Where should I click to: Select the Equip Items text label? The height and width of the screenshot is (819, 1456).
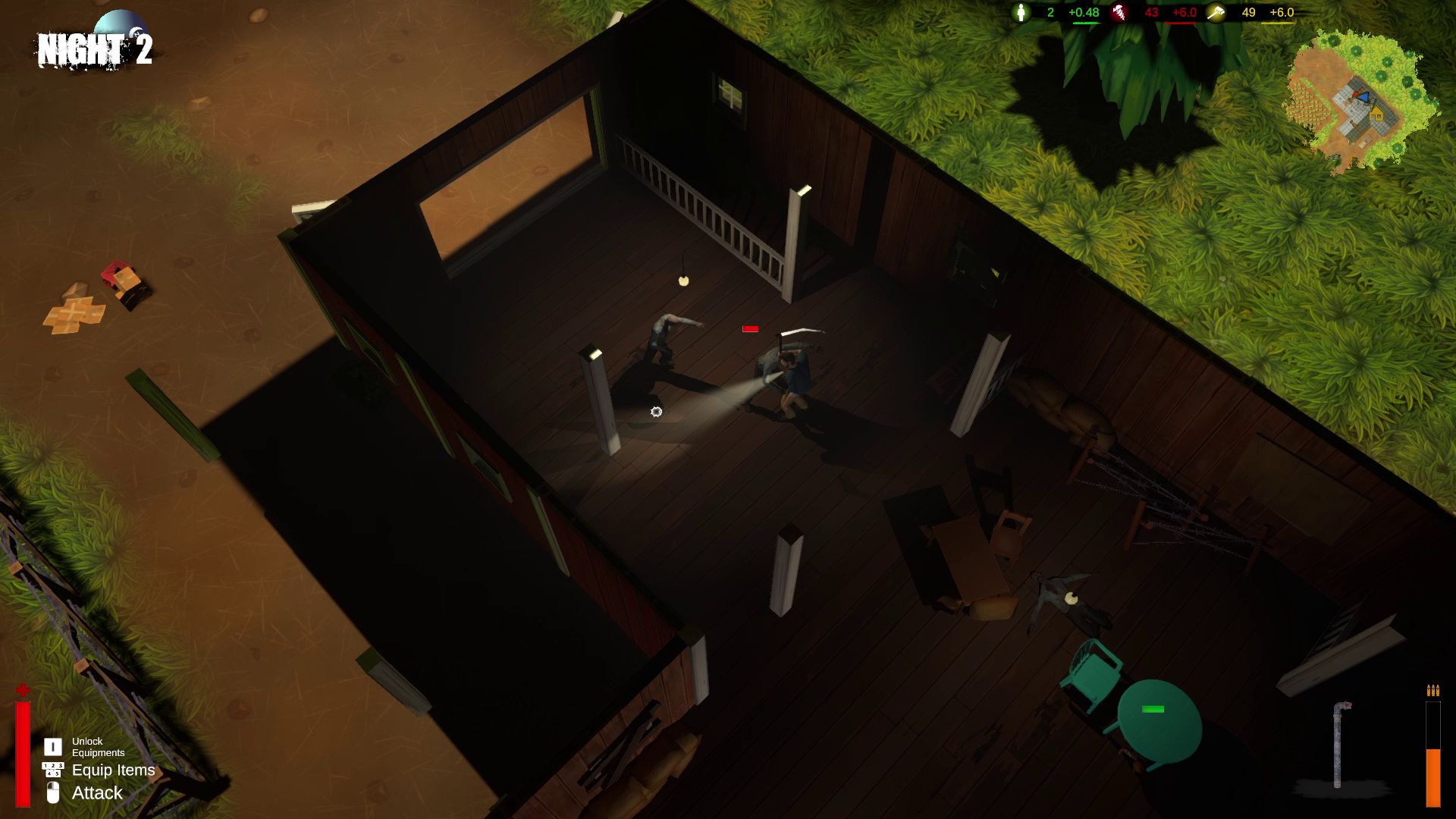[113, 770]
